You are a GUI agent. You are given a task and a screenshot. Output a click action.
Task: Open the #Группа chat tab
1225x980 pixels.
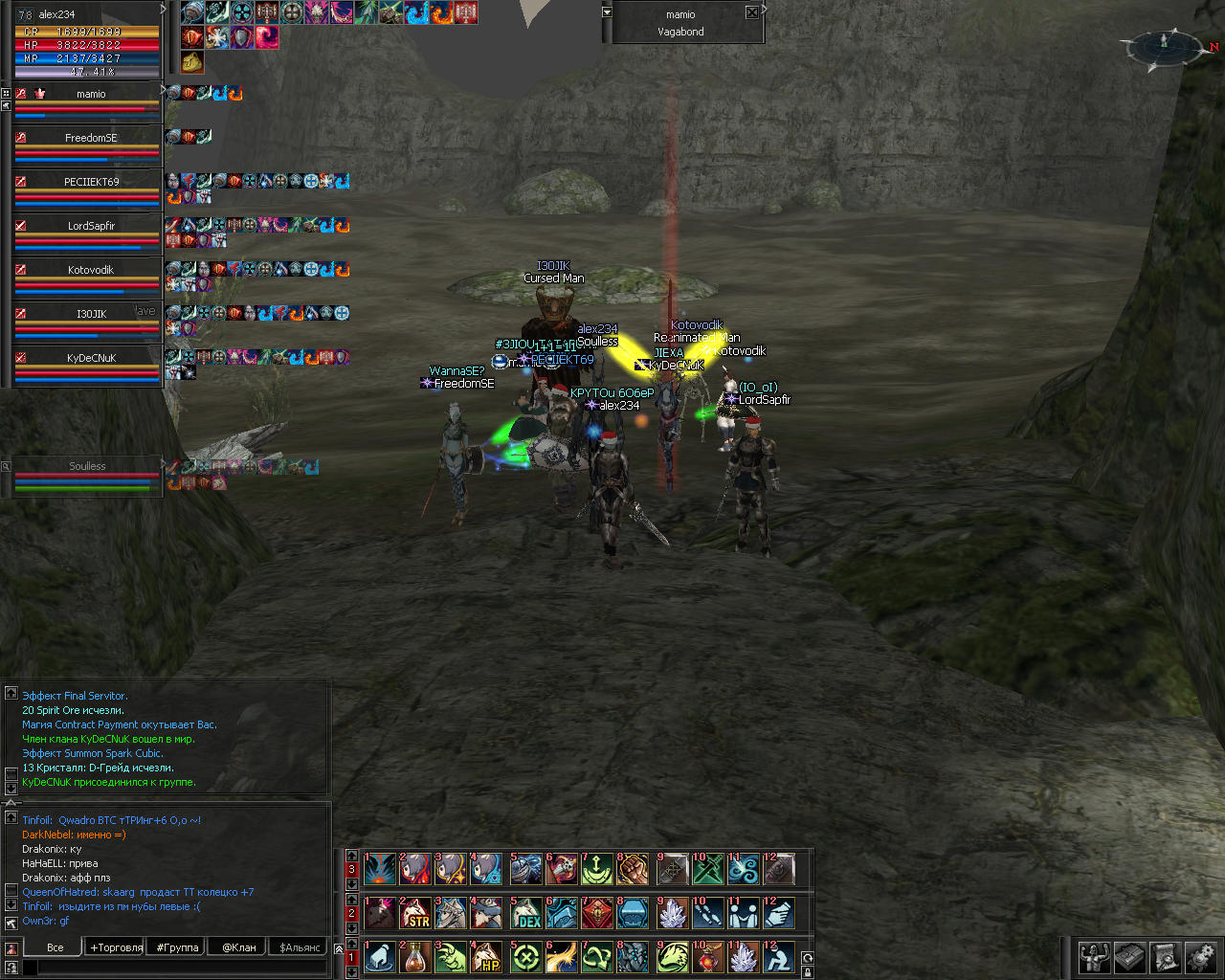pos(177,947)
